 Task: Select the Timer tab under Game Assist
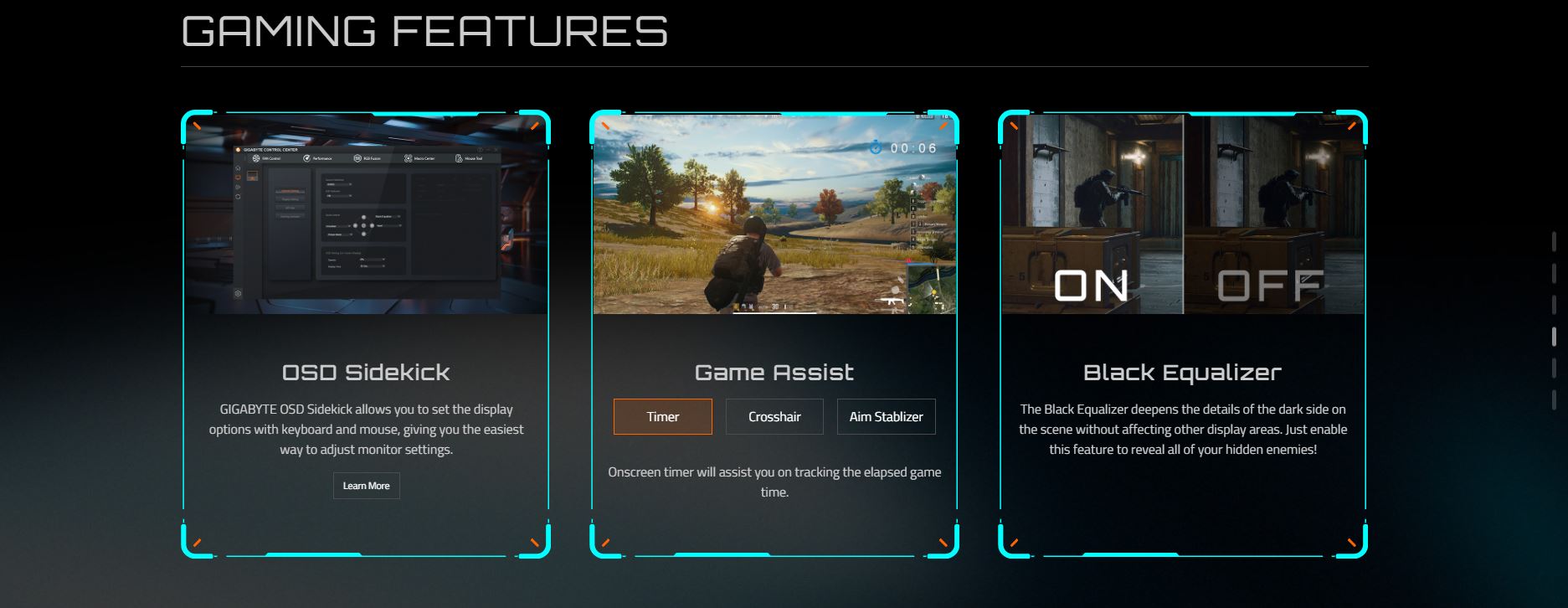click(x=662, y=416)
